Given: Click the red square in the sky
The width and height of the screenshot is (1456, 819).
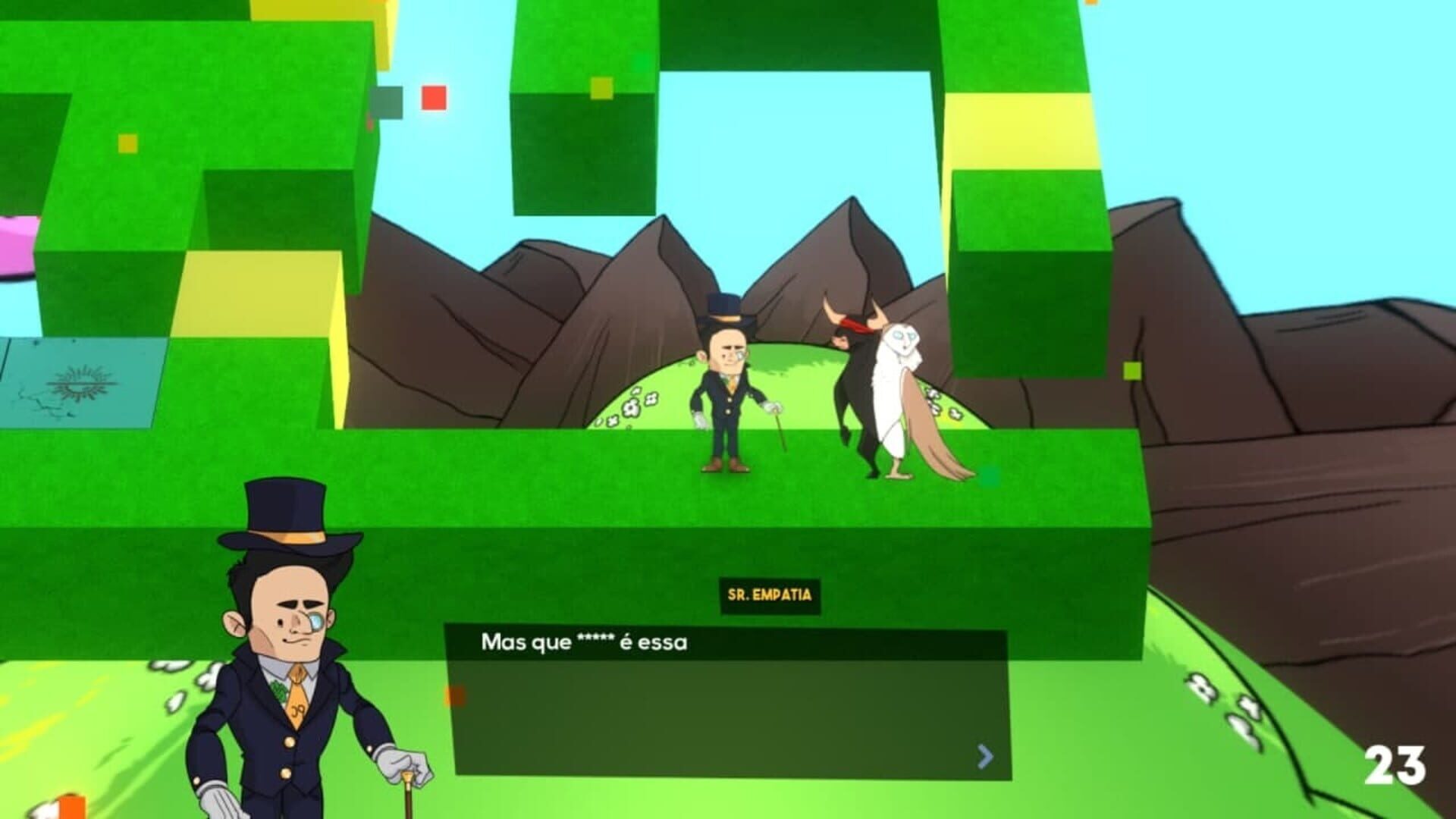Looking at the screenshot, I should pos(434,99).
